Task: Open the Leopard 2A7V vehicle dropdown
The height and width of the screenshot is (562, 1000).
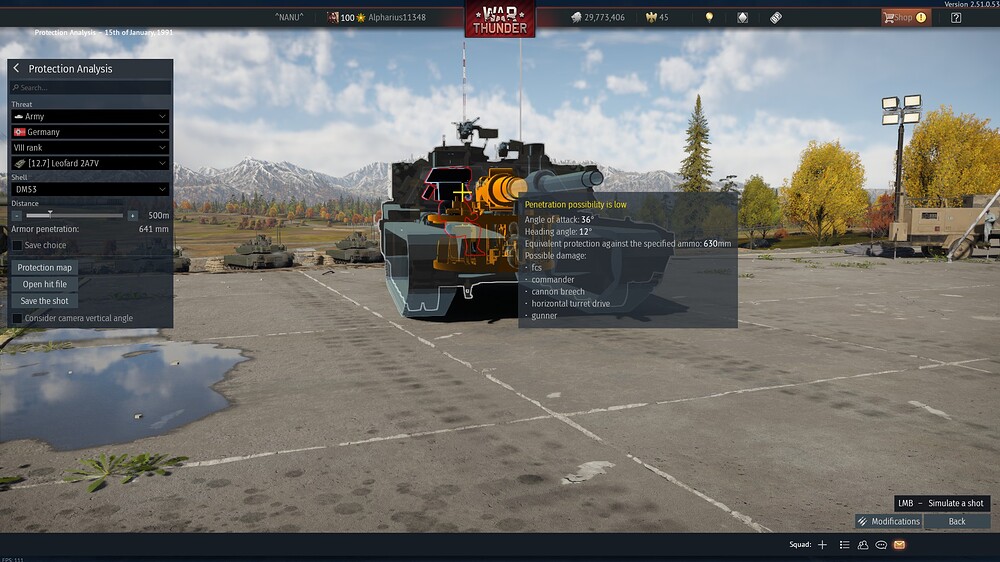Action: [x=90, y=163]
